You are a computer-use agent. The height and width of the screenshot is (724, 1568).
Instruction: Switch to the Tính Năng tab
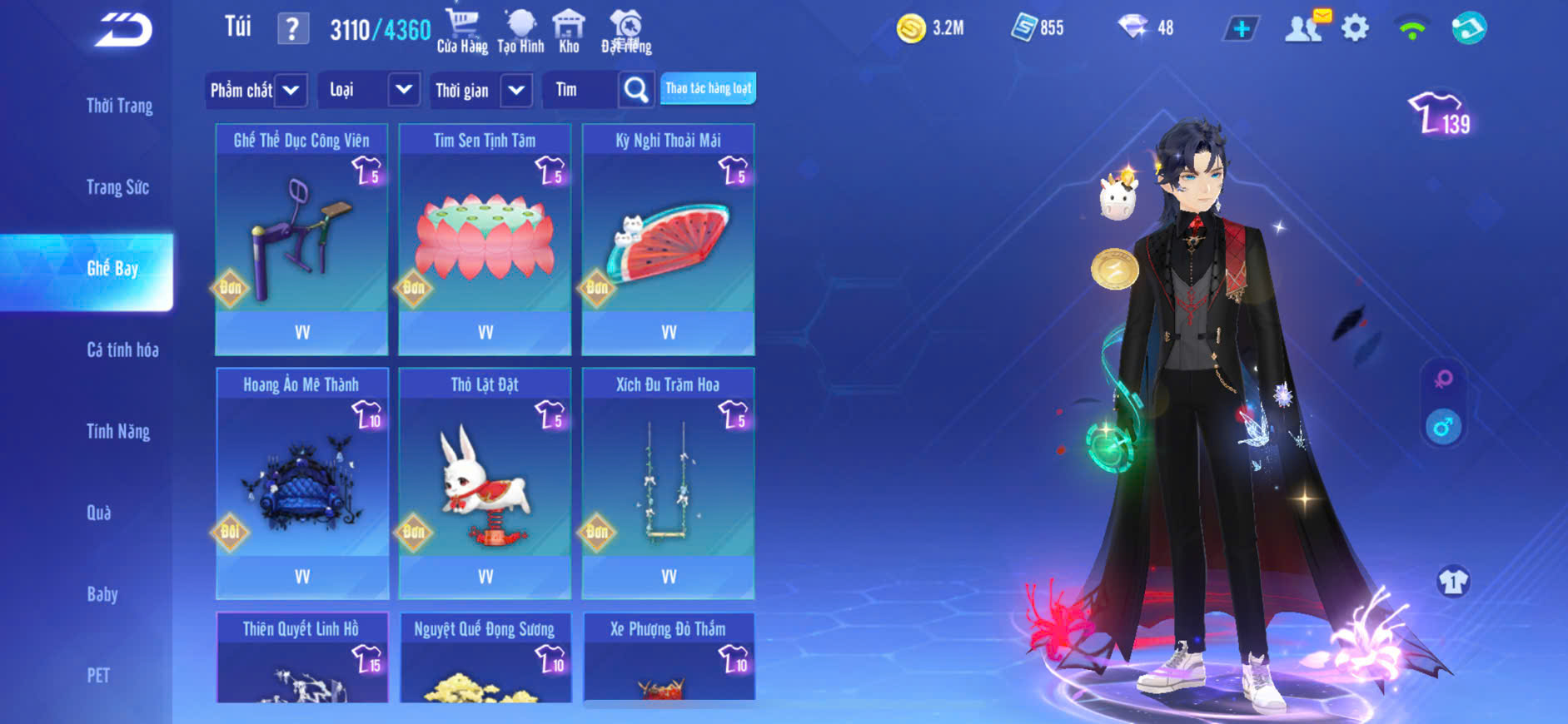coord(118,431)
